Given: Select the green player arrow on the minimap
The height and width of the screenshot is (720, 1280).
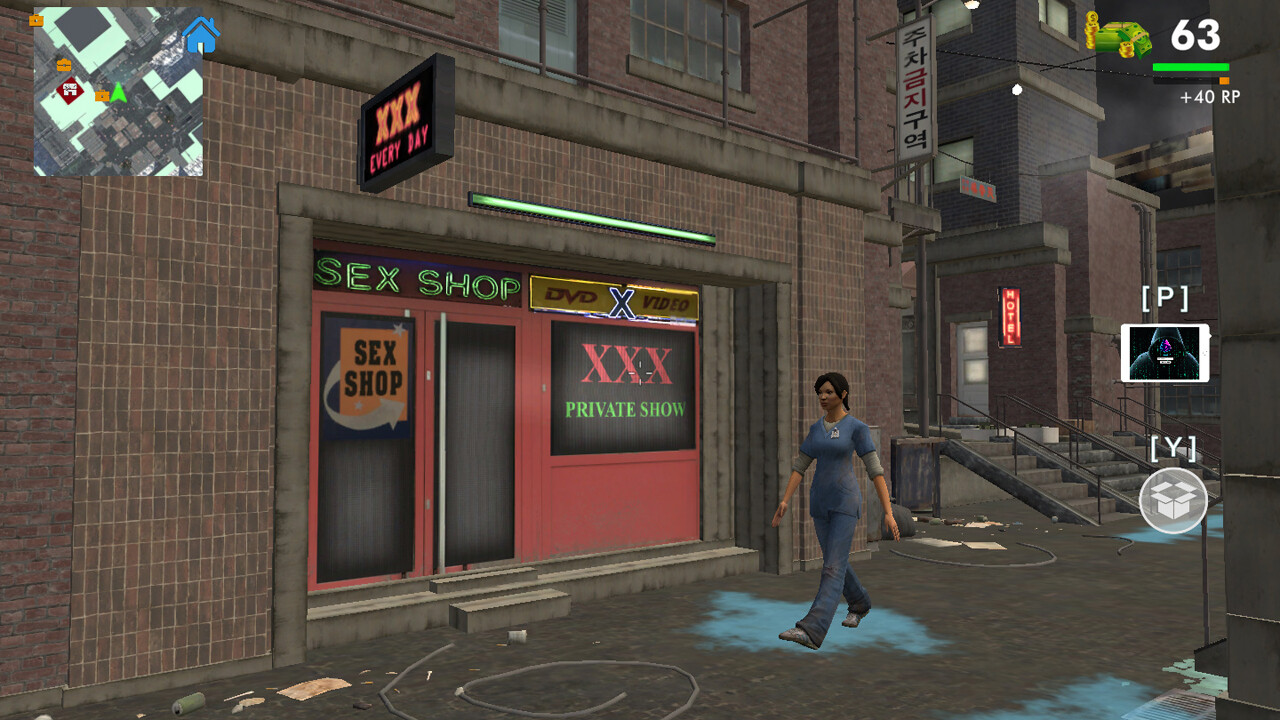Looking at the screenshot, I should click(119, 94).
